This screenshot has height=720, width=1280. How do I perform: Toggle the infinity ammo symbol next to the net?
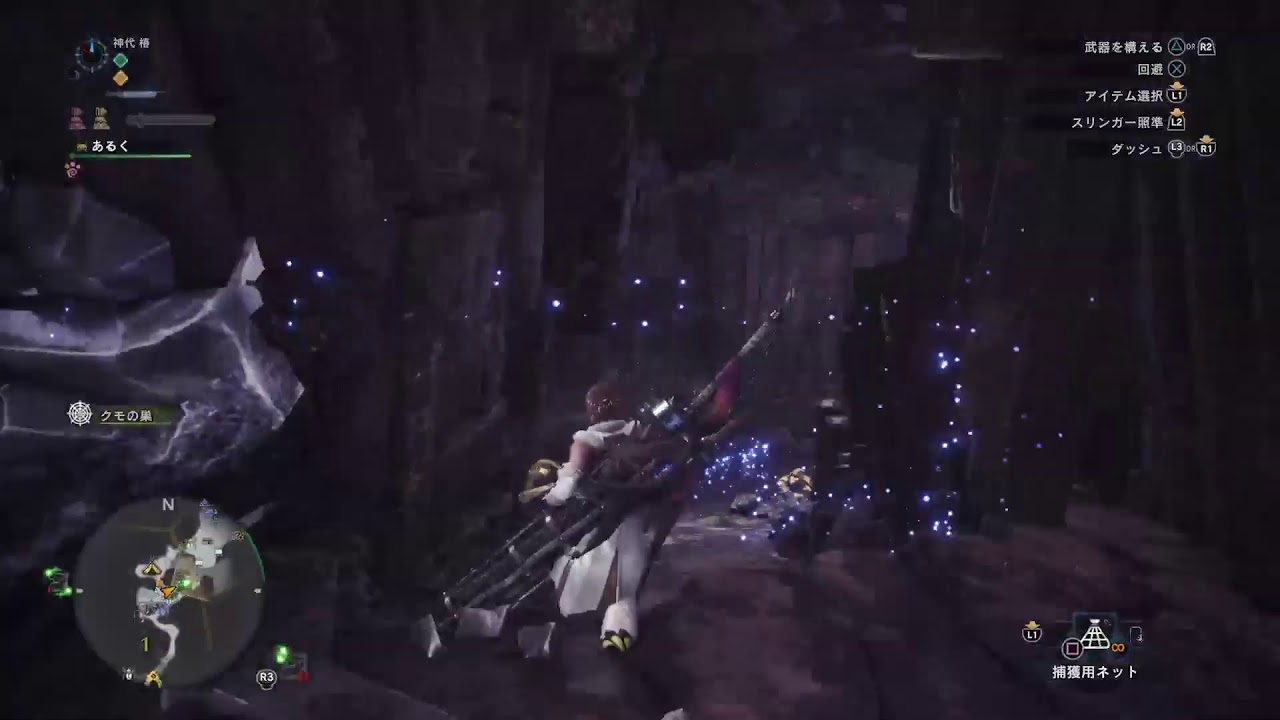pyautogui.click(x=1117, y=647)
